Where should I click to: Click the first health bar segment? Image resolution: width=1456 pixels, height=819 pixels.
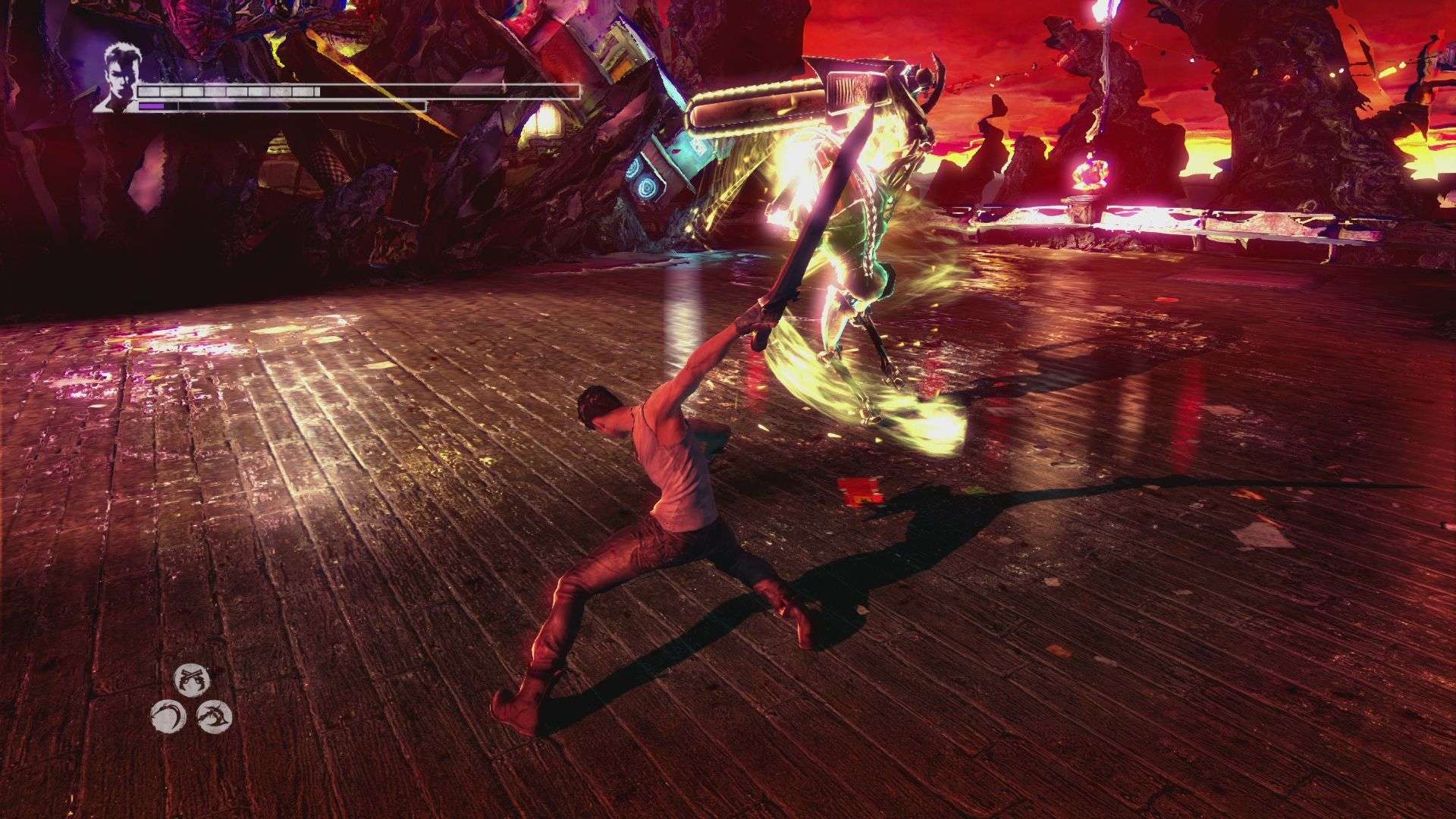[x=148, y=93]
